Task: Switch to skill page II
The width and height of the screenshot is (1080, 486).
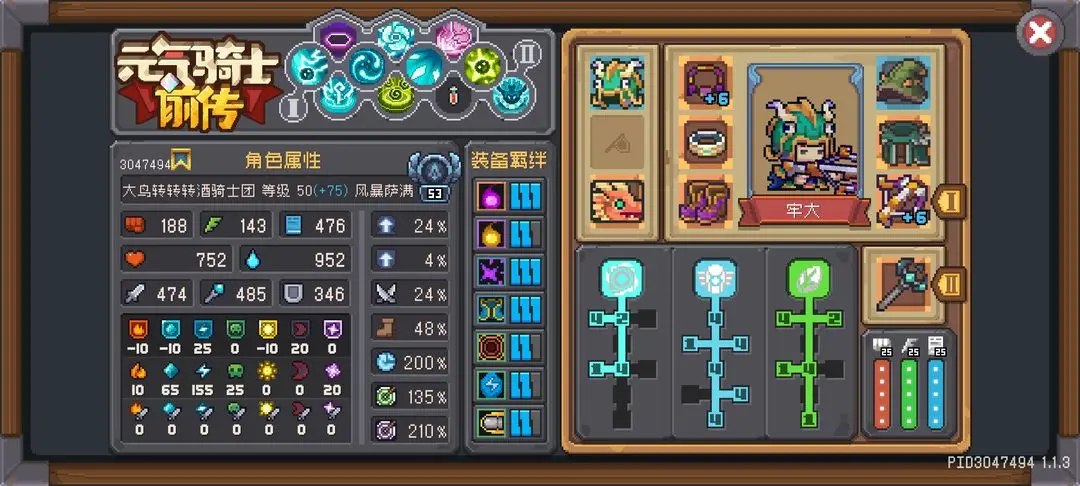Action: pos(526,50)
